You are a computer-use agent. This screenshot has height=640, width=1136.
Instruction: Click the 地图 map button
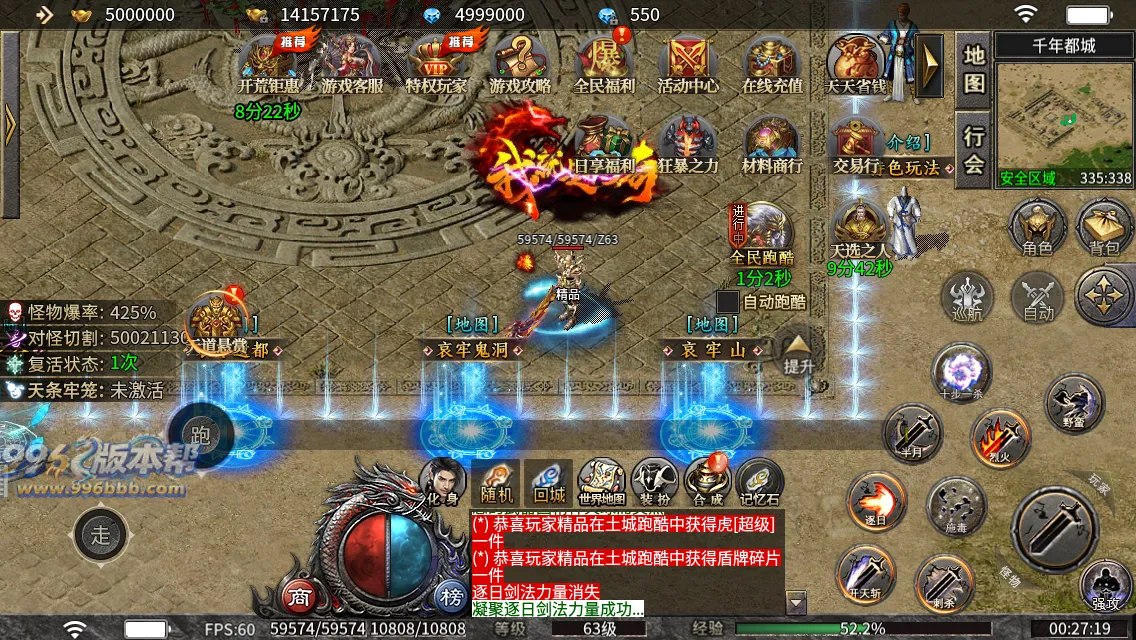tap(974, 68)
